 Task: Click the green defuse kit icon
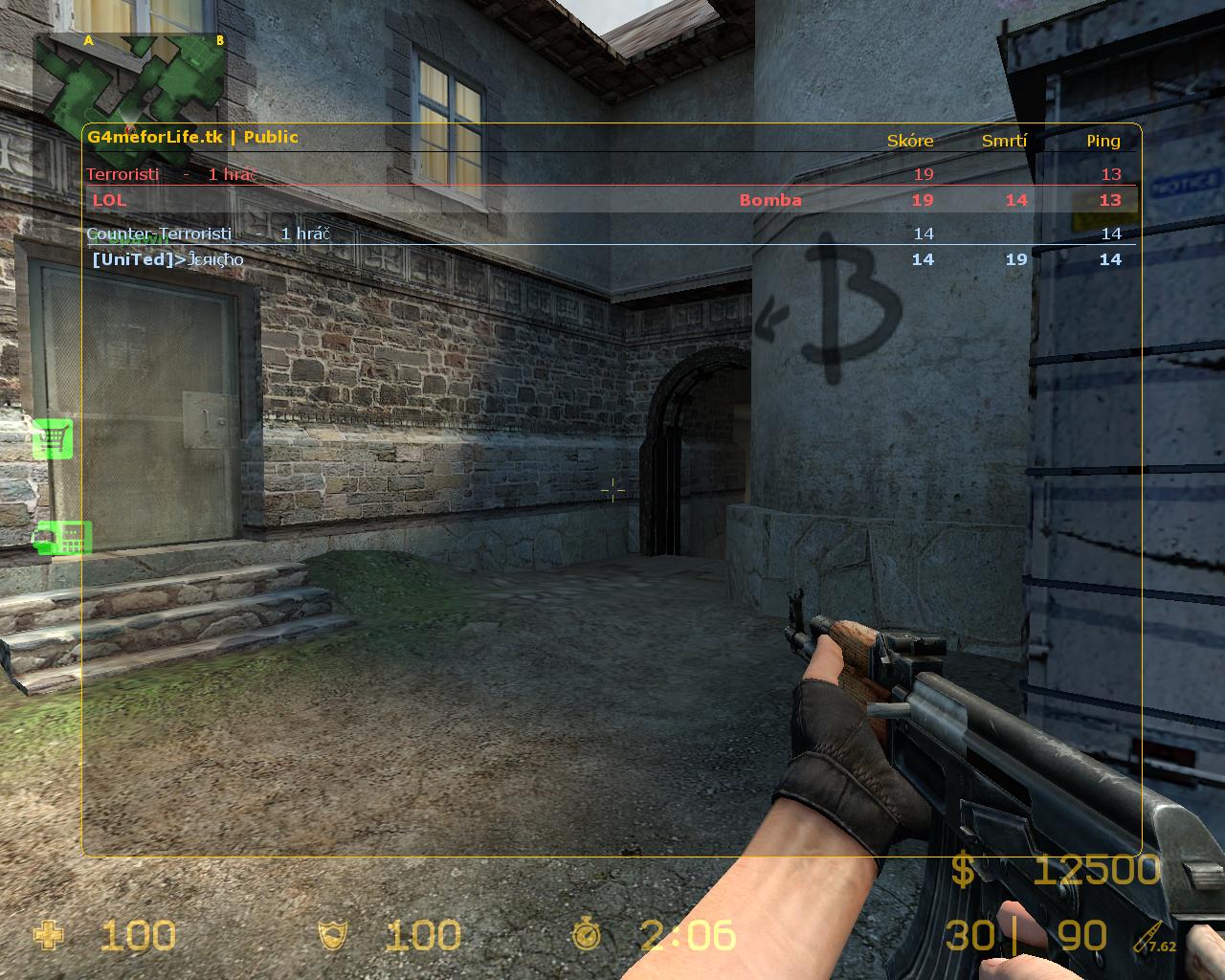pos(63,538)
